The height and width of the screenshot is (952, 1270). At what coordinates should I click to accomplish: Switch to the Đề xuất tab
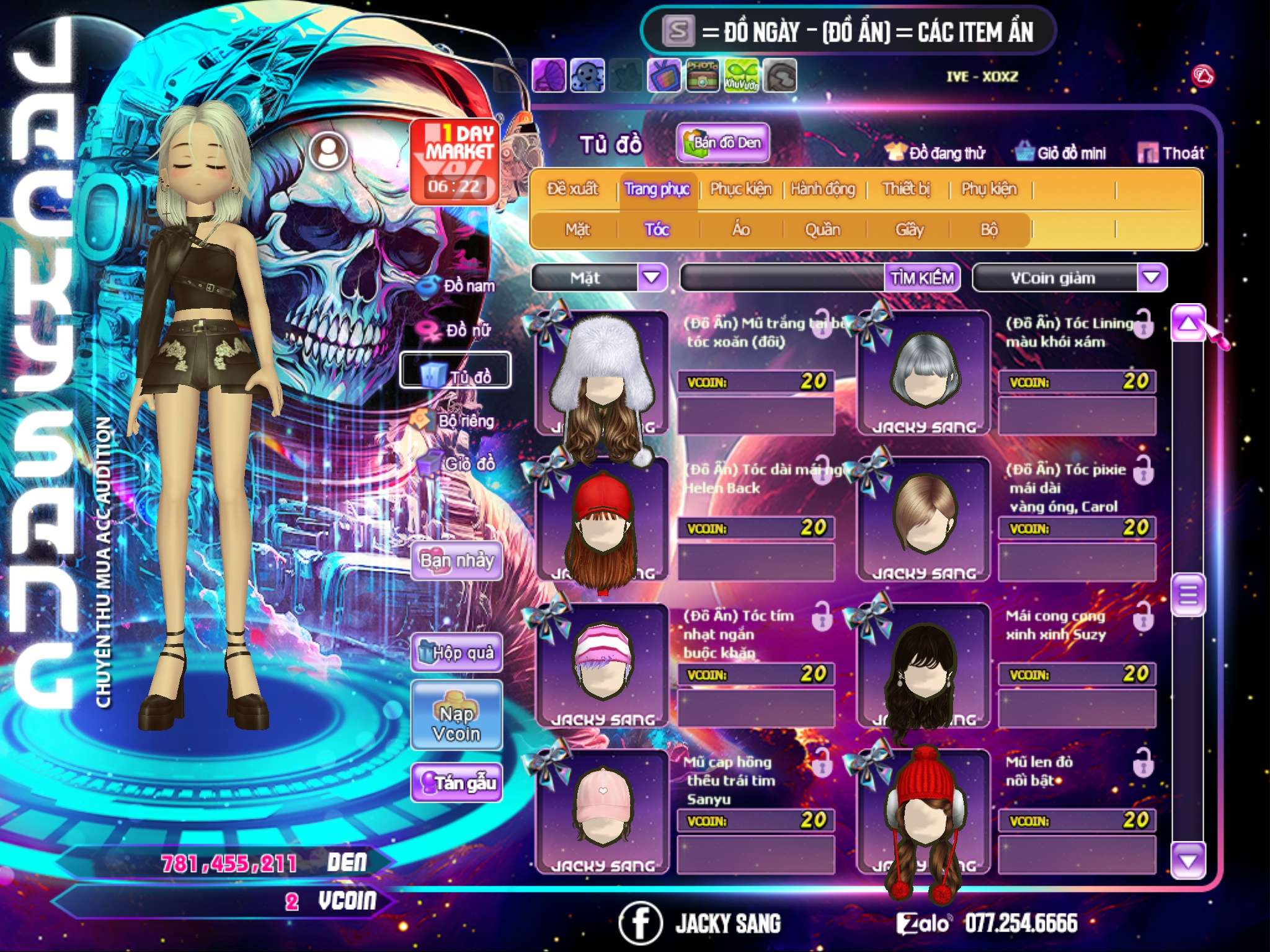coord(572,189)
